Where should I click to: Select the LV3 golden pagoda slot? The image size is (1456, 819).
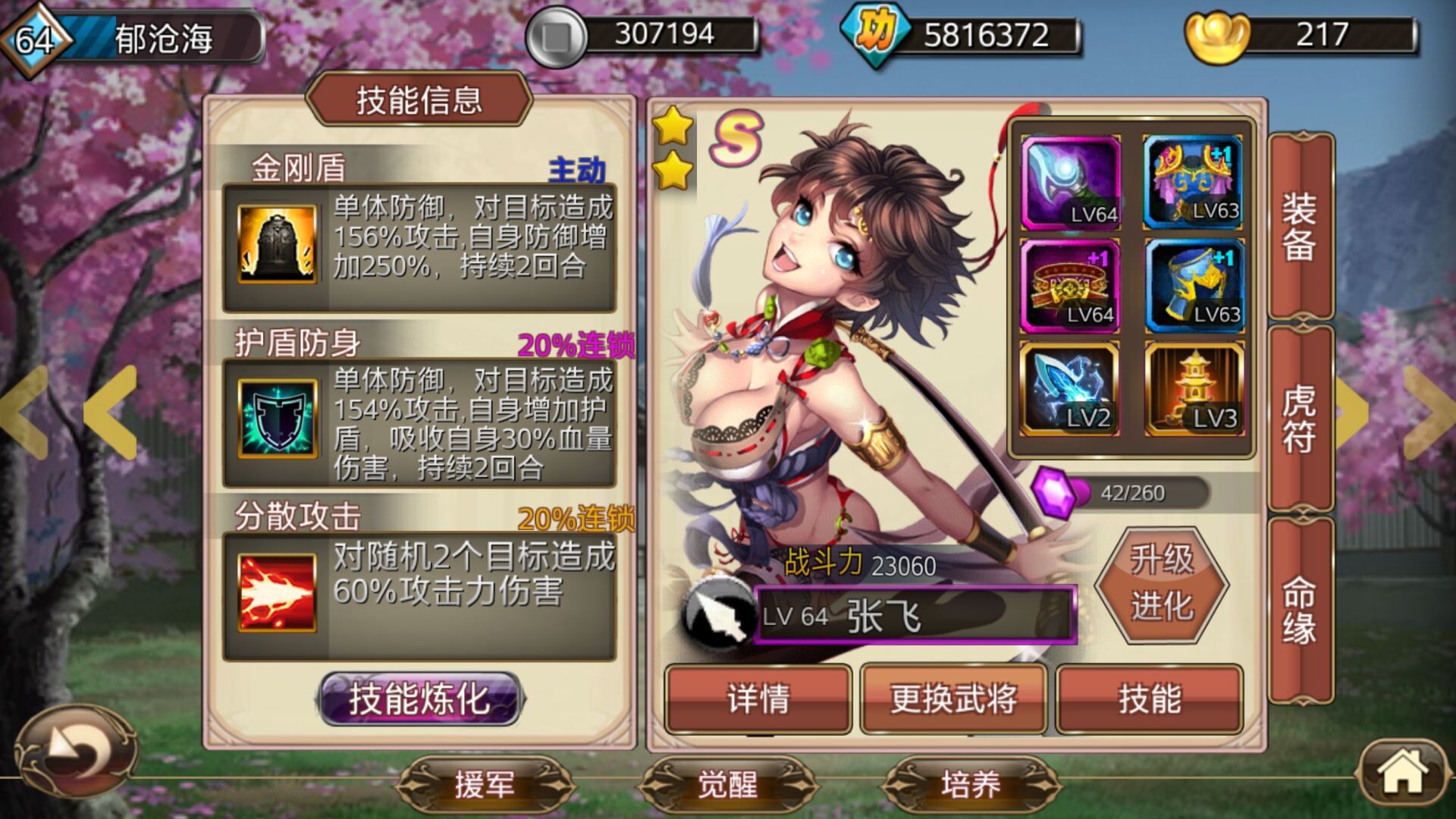pos(1194,390)
